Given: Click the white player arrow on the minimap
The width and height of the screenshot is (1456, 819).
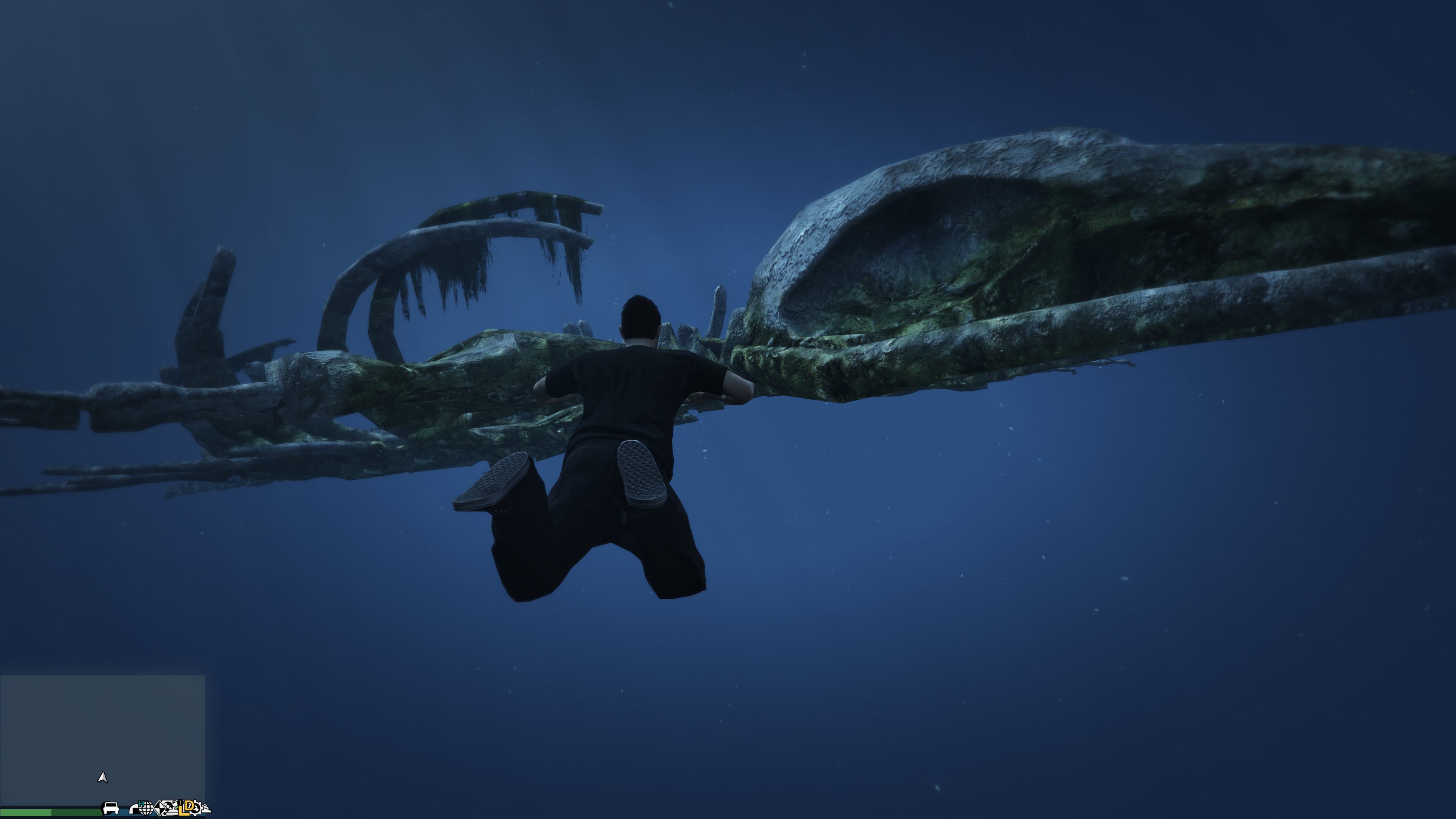Looking at the screenshot, I should tap(102, 778).
